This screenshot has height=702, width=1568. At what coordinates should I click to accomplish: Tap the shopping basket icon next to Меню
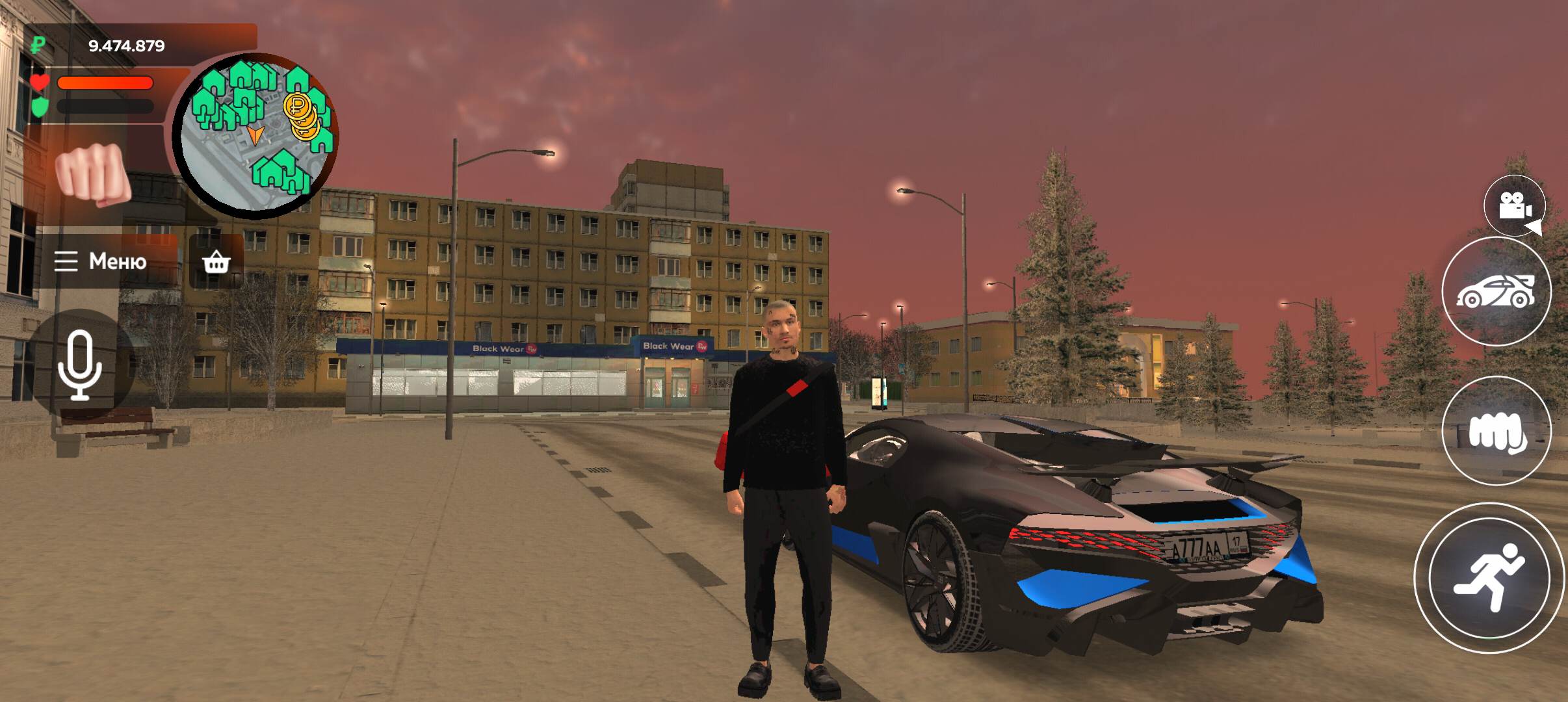[216, 262]
